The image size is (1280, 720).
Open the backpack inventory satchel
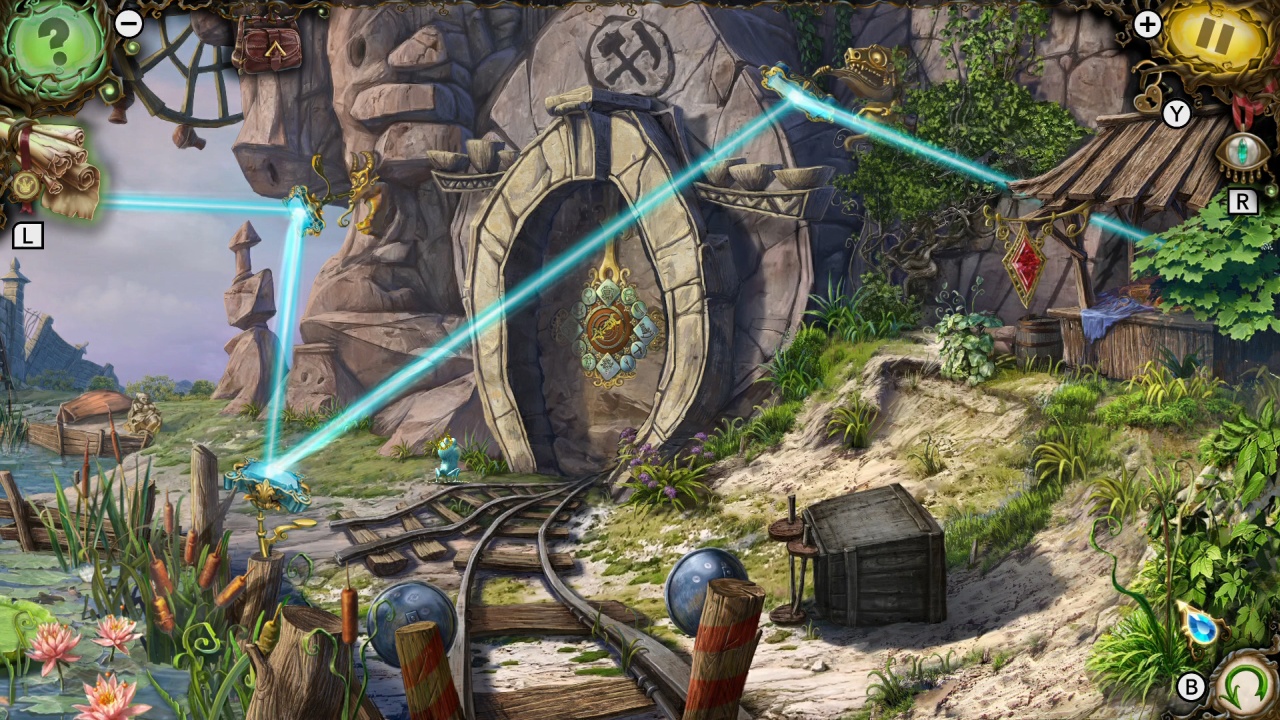(x=270, y=48)
